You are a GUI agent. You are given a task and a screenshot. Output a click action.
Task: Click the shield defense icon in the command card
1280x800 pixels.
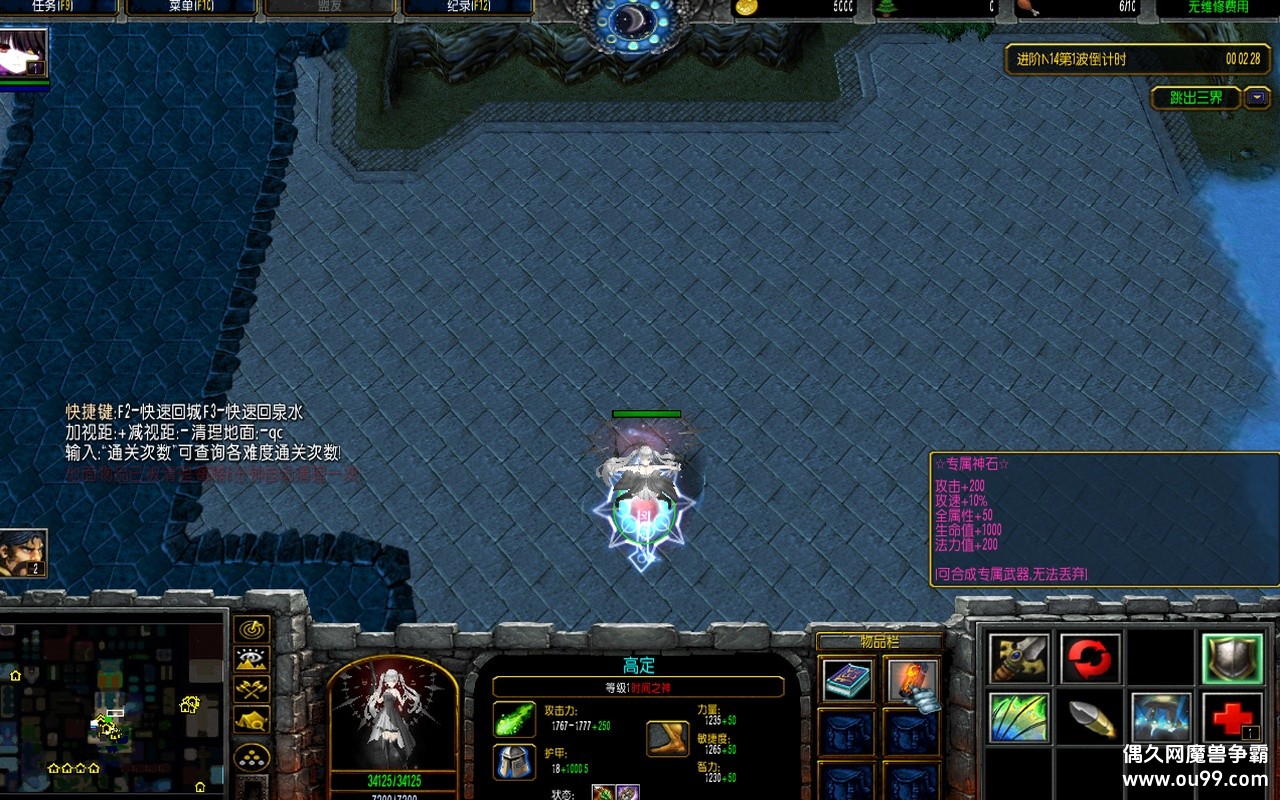pos(1232,658)
